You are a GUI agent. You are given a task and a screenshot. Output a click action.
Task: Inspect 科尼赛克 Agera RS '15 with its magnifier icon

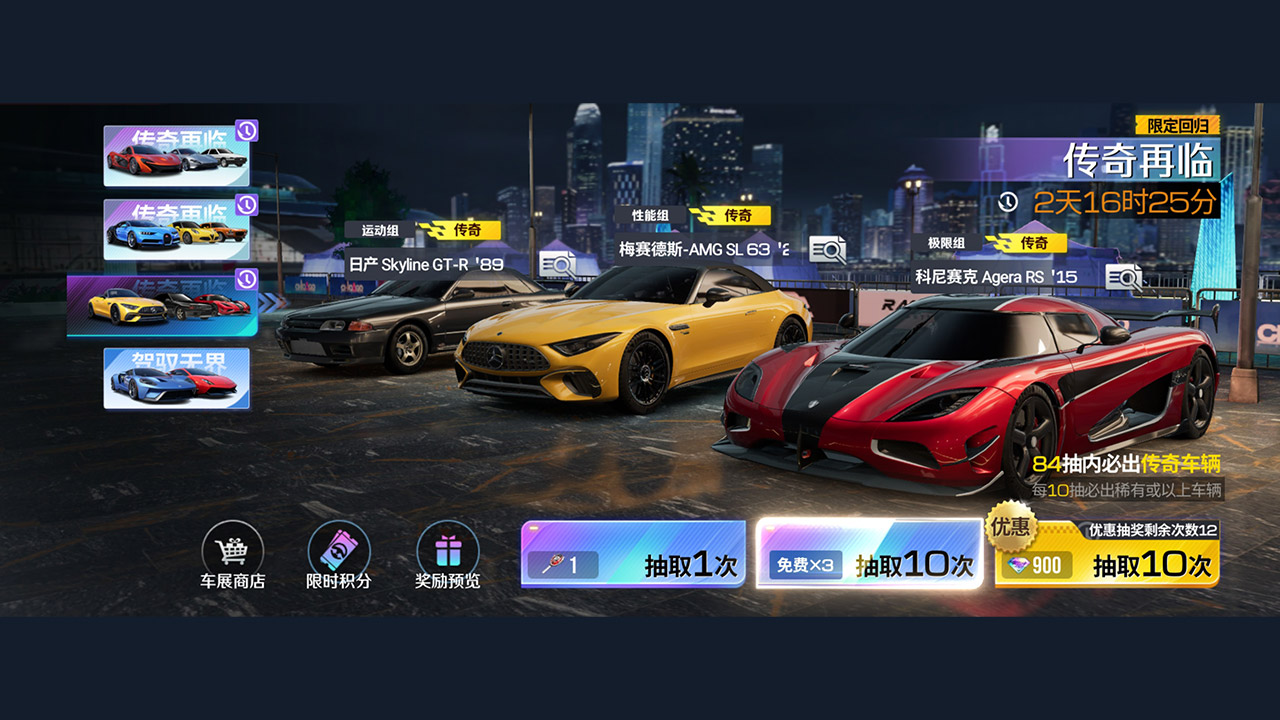[1123, 278]
